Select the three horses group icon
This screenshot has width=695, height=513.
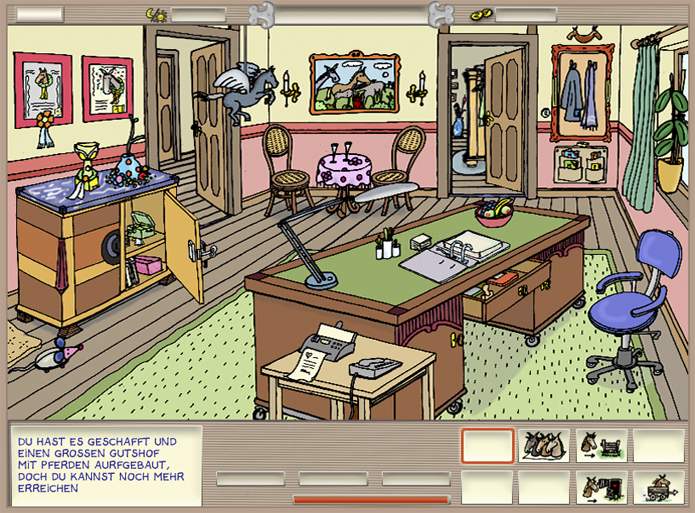(x=544, y=445)
